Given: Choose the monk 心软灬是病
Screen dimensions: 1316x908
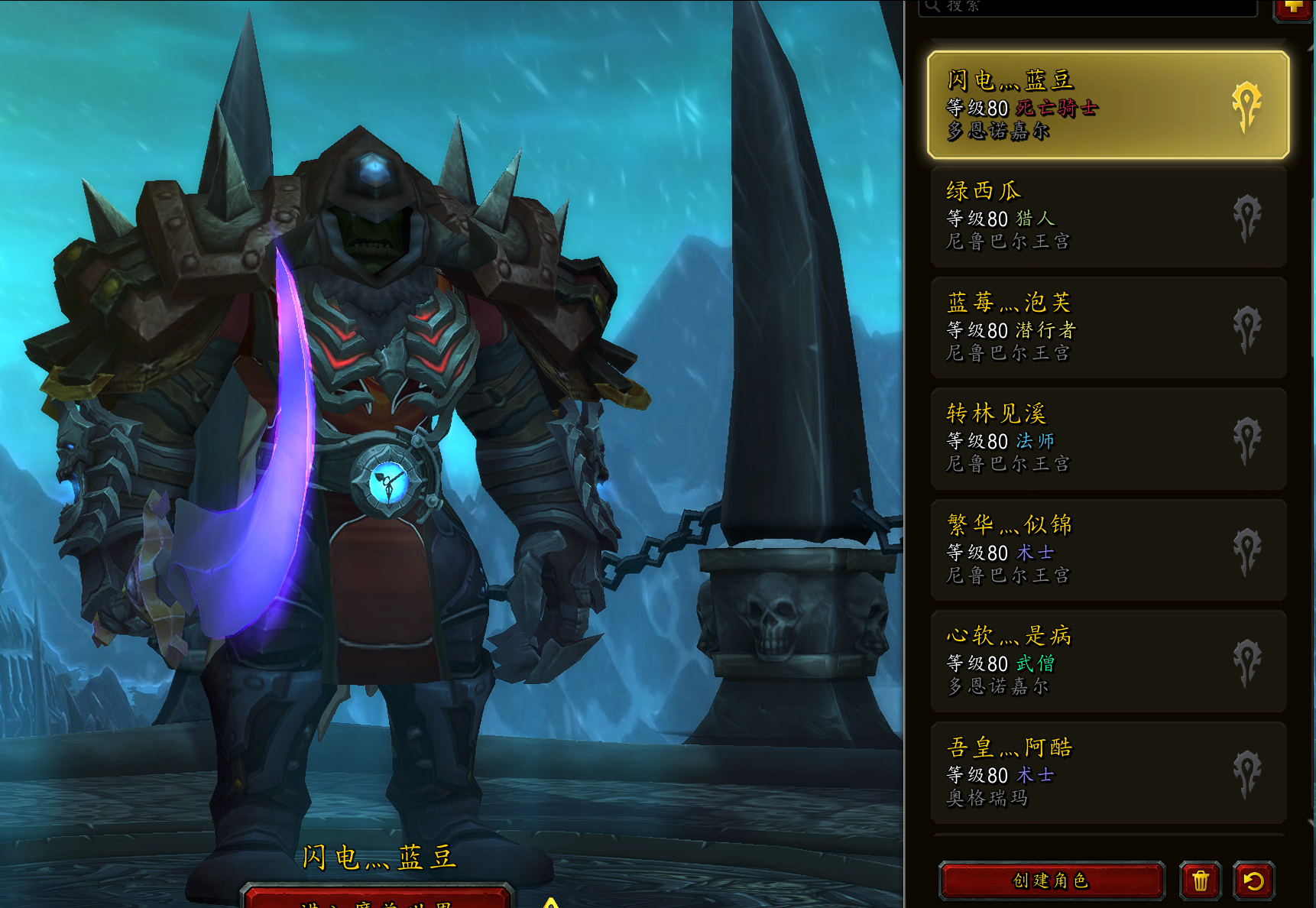Looking at the screenshot, I should click(1107, 660).
